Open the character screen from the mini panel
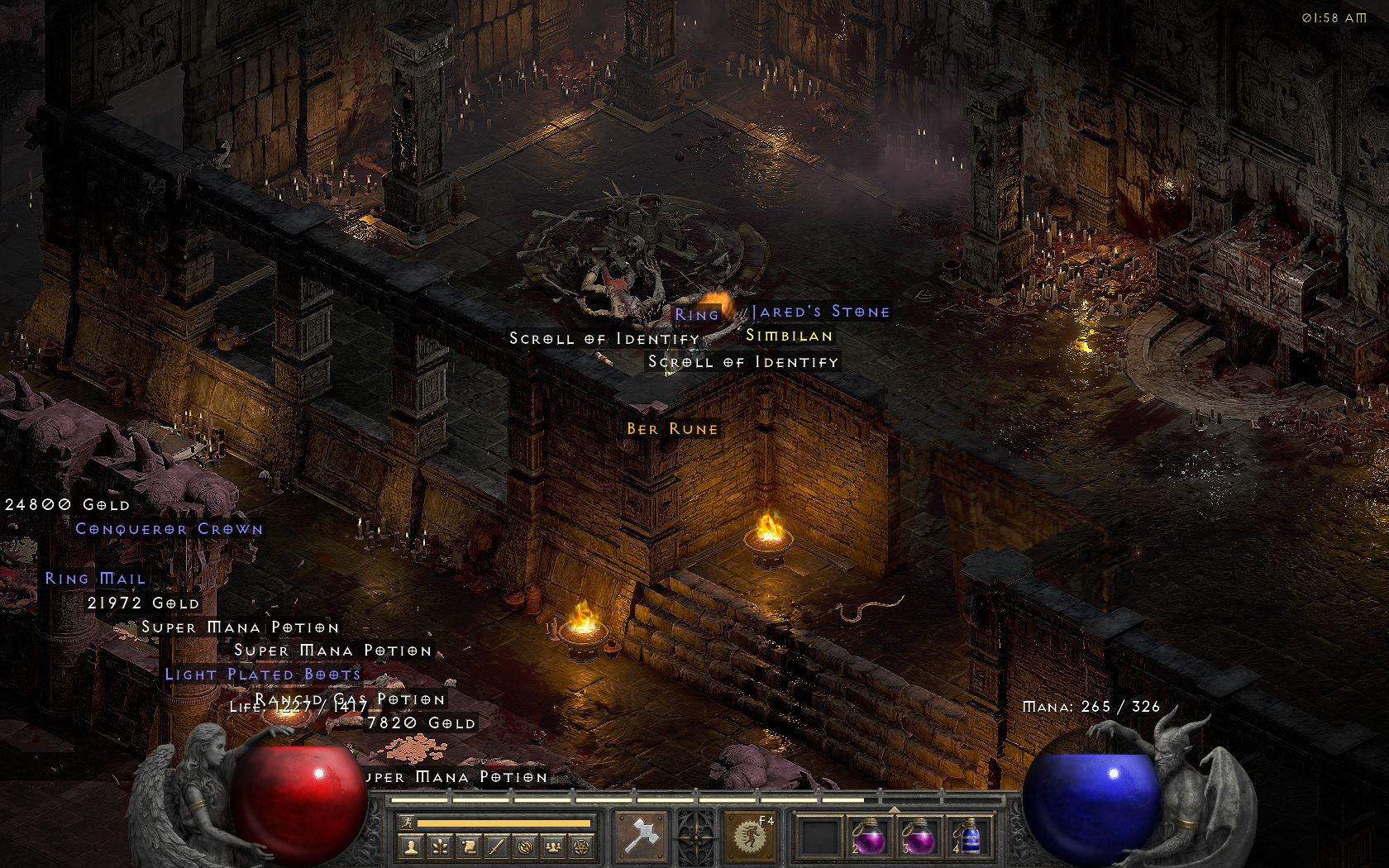This screenshot has height=868, width=1389. pyautogui.click(x=412, y=847)
